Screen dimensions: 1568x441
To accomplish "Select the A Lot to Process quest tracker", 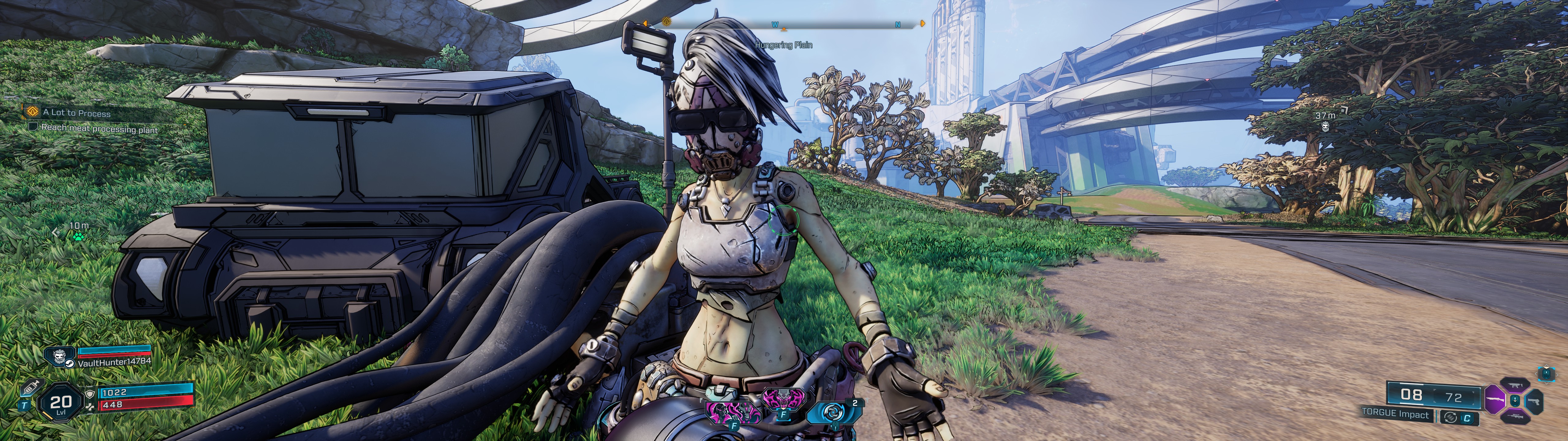I will (76, 113).
